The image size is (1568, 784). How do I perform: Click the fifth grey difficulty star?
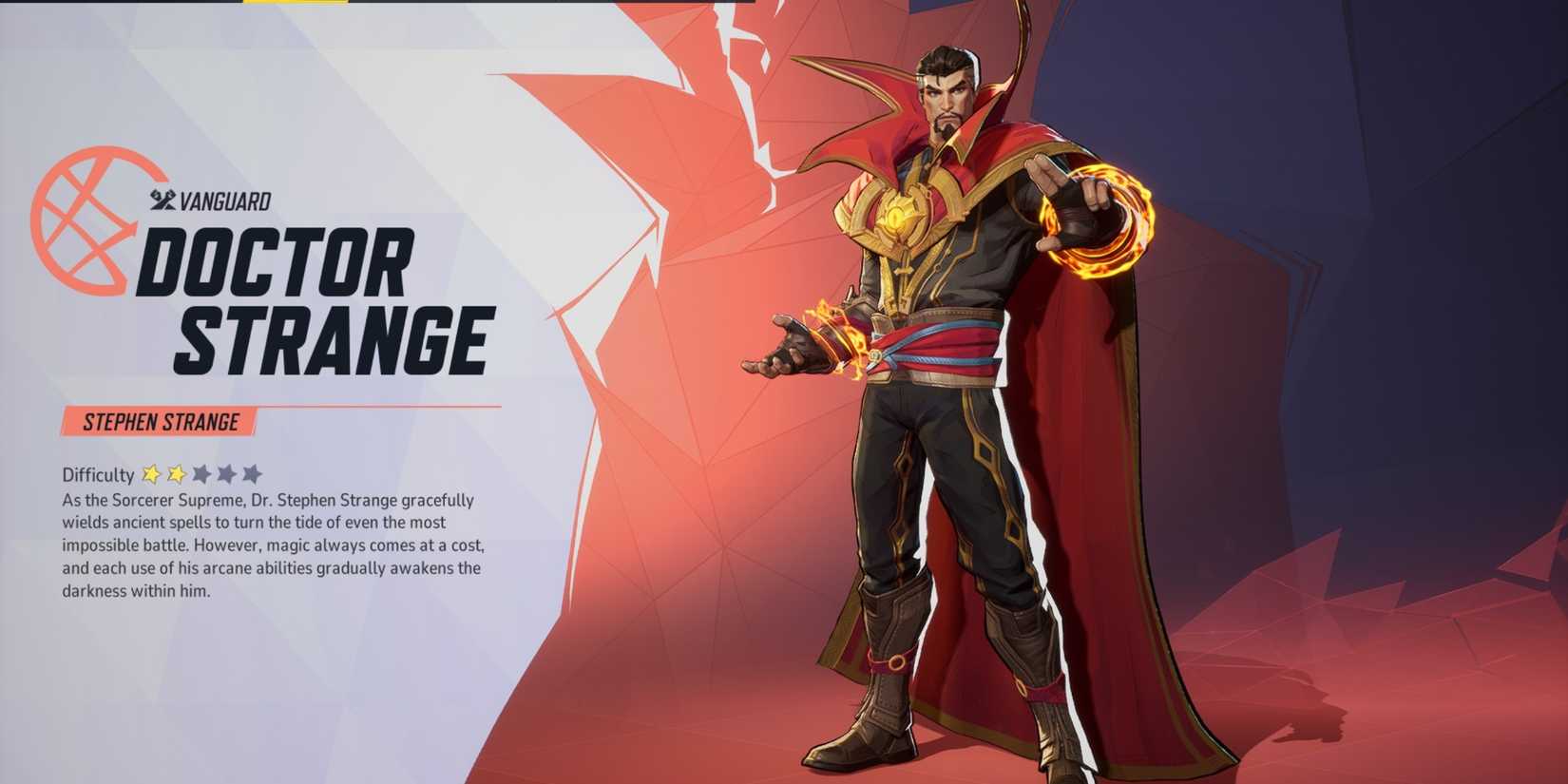click(x=253, y=475)
